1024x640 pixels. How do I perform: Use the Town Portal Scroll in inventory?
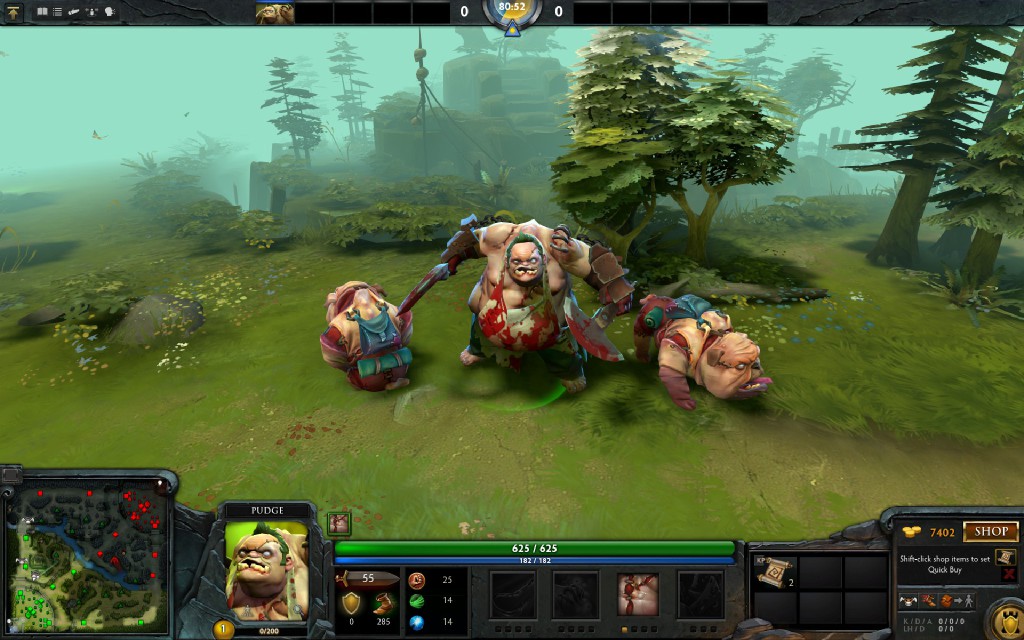coord(775,573)
